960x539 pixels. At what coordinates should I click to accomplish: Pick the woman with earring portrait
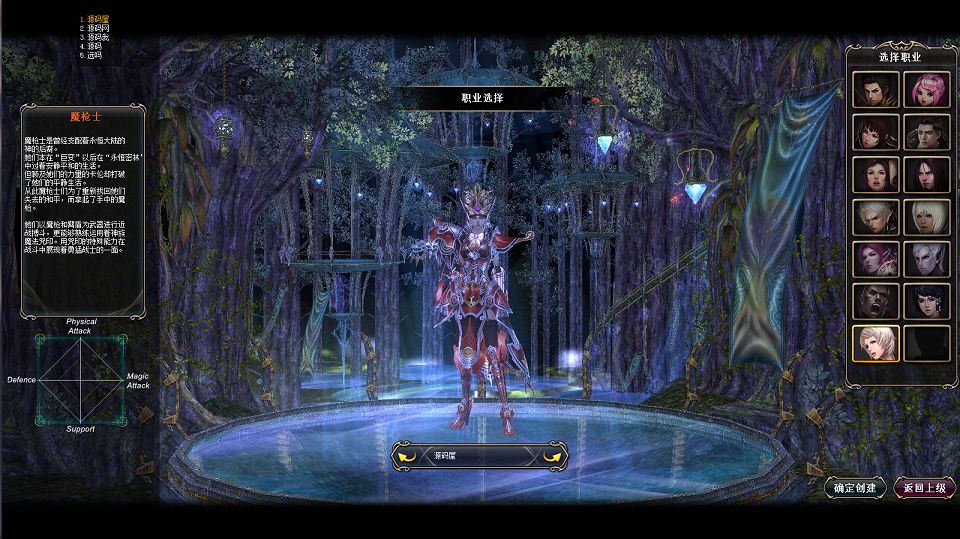[x=926, y=301]
